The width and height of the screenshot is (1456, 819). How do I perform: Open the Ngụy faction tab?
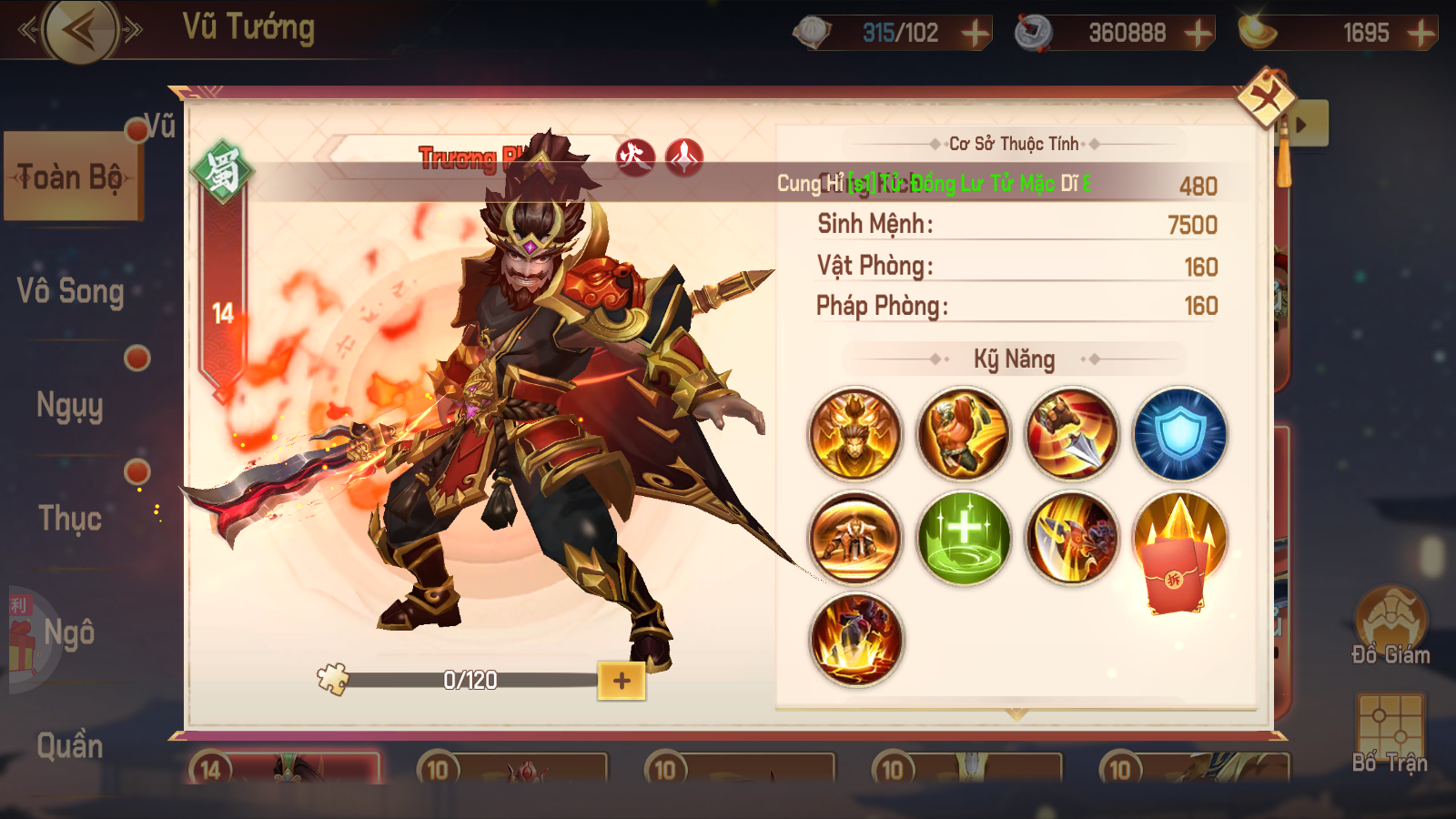[70, 405]
